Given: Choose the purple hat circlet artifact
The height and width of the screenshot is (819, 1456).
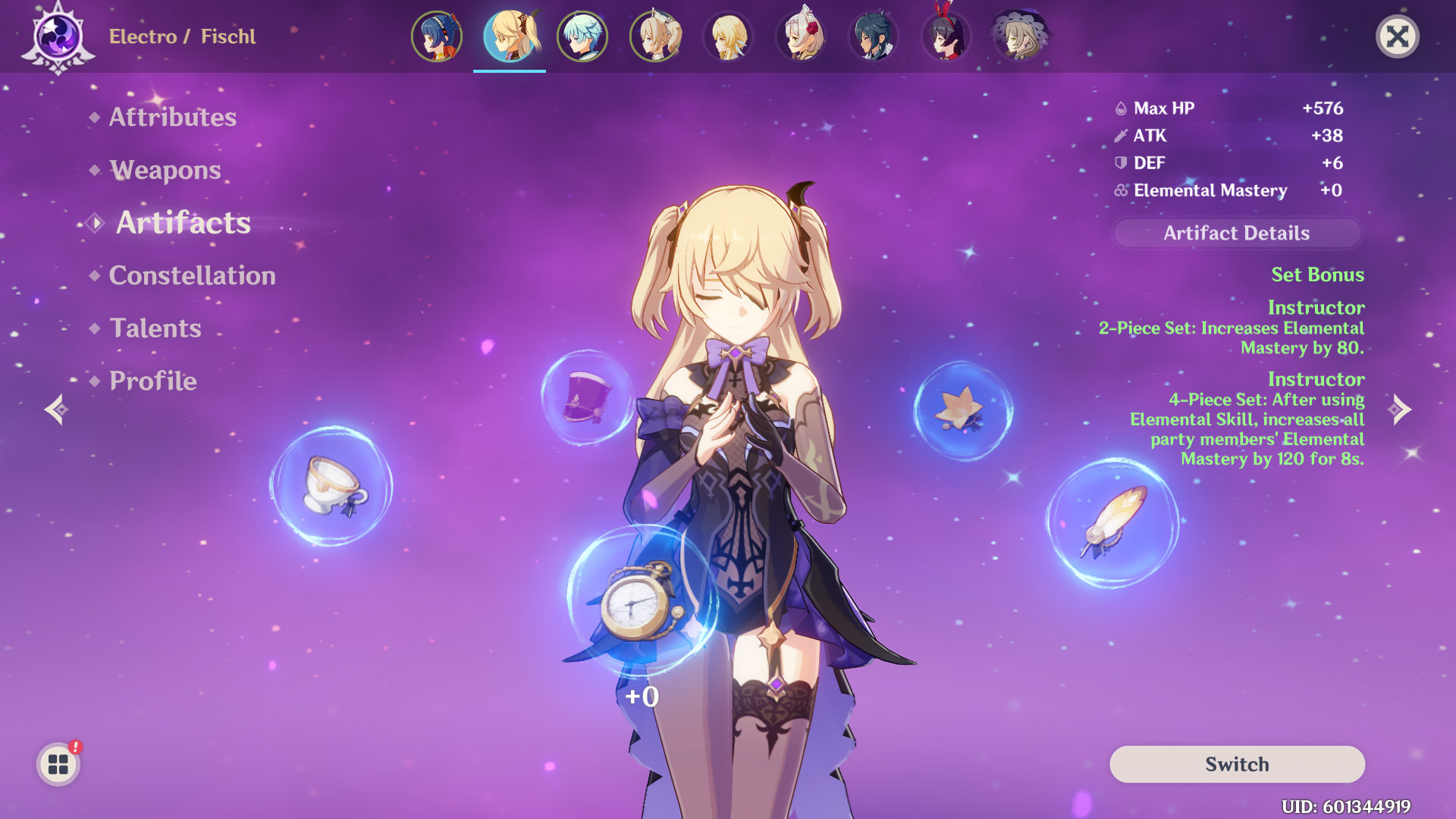Looking at the screenshot, I should pyautogui.click(x=587, y=396).
